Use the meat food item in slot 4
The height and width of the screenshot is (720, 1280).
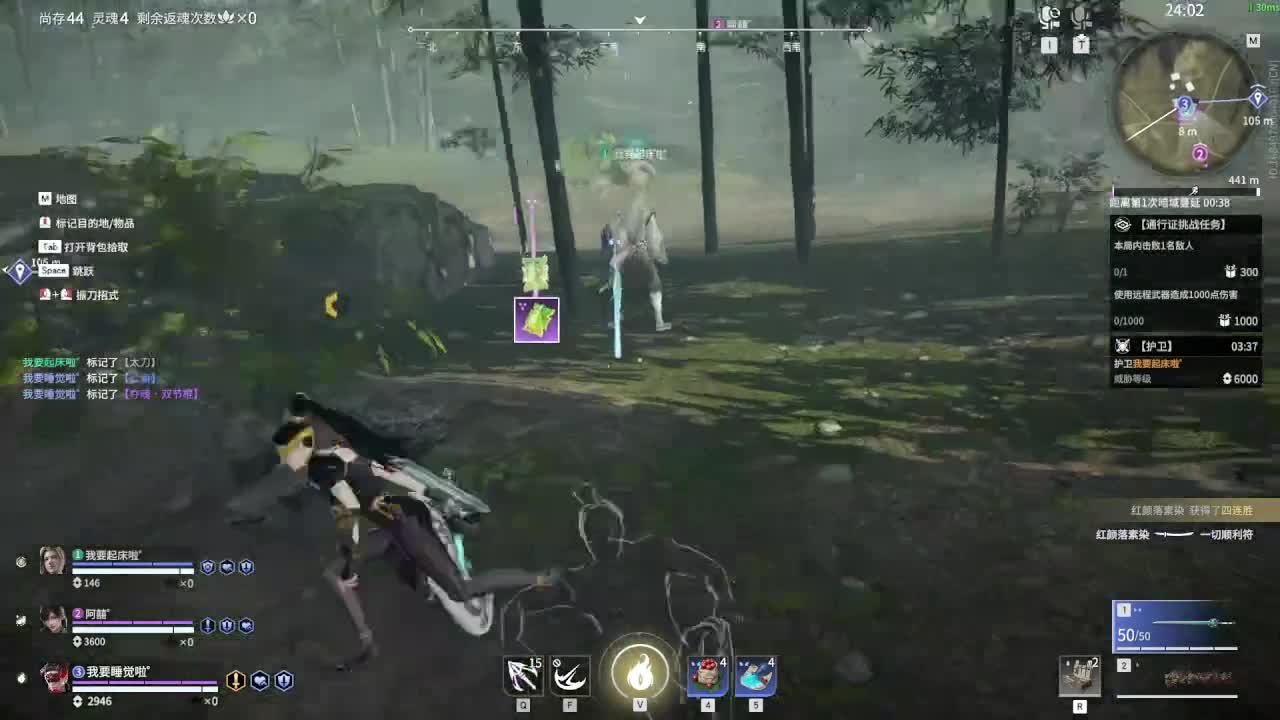point(707,675)
